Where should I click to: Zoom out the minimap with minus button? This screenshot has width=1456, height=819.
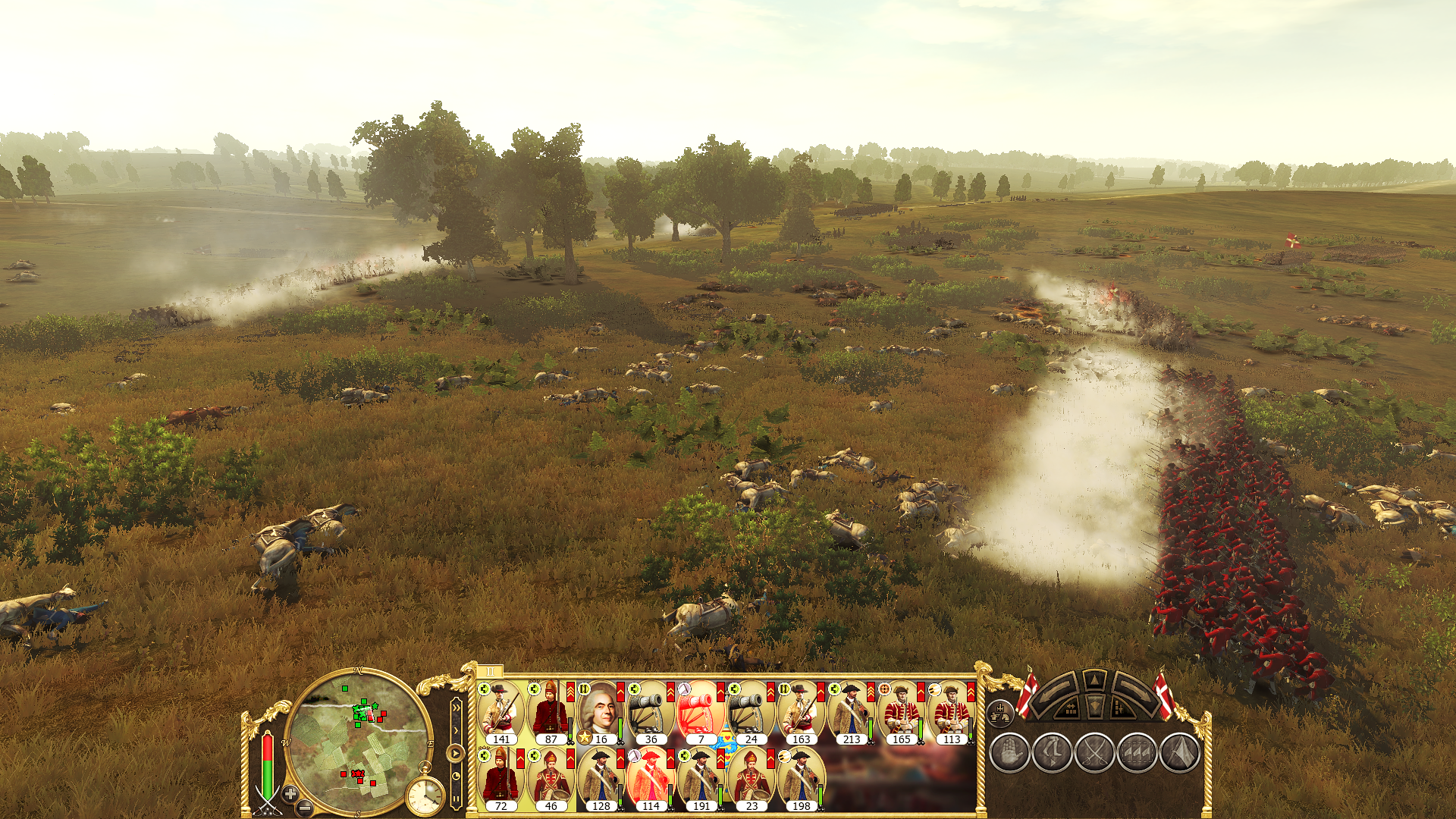pyautogui.click(x=305, y=808)
